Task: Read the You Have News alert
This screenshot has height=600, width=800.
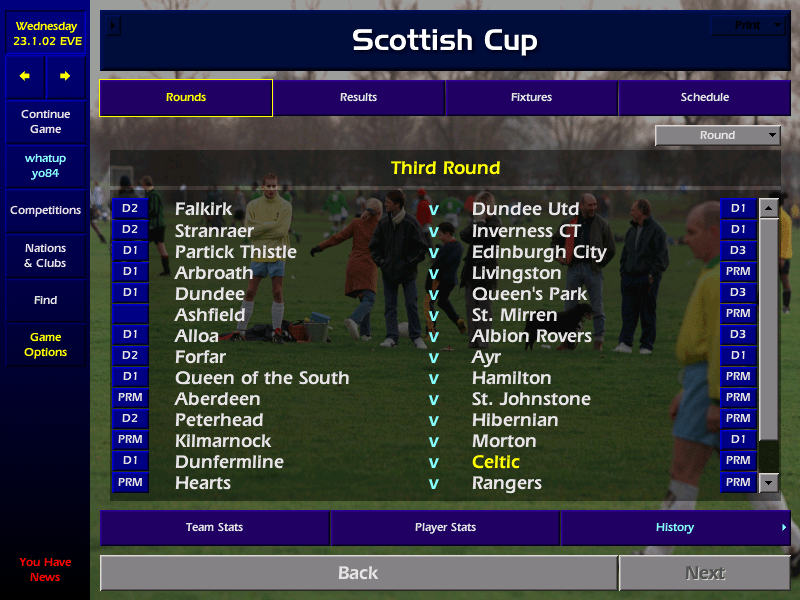Action: [x=45, y=569]
